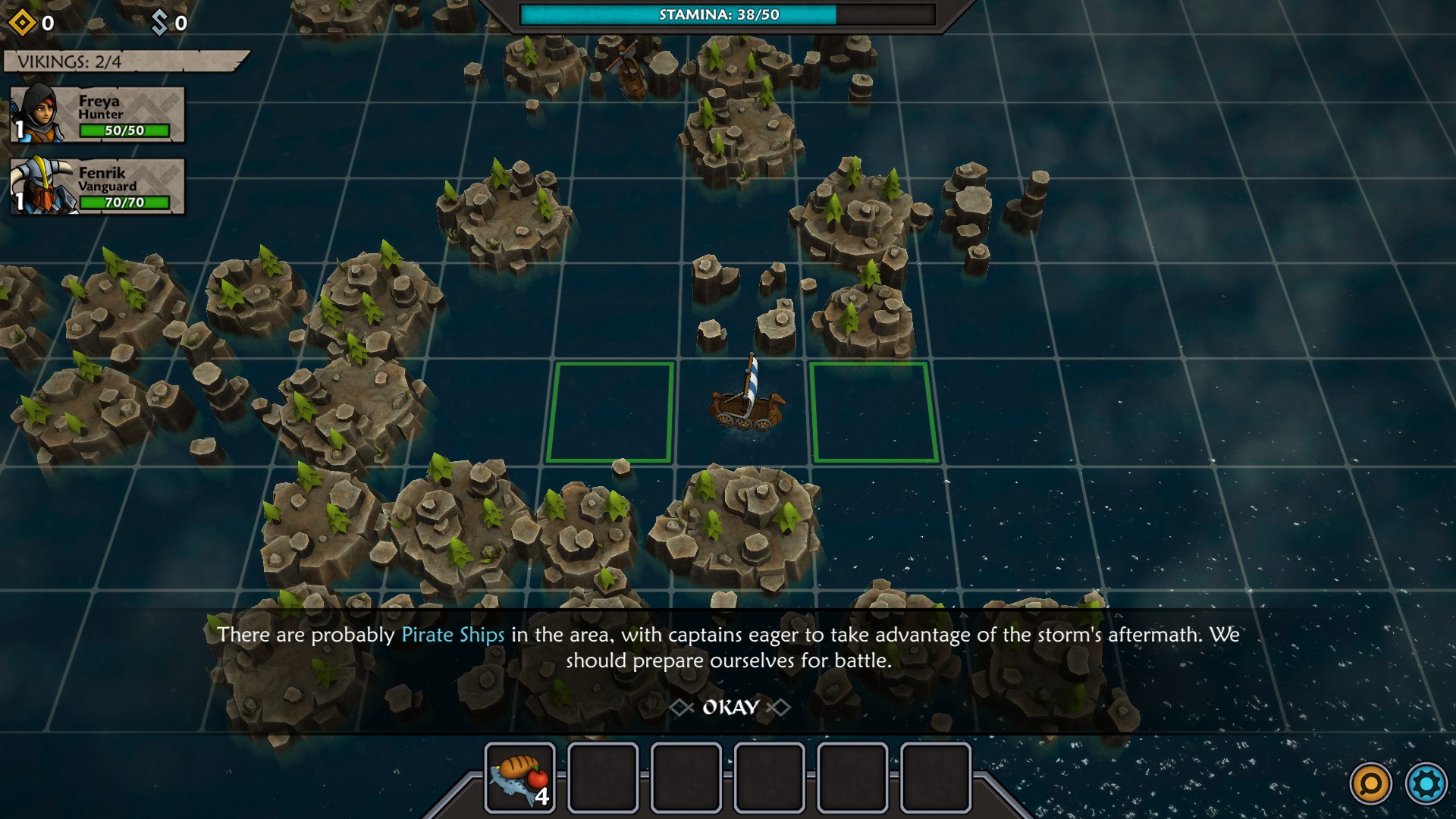Open the gear settings menu
1456x819 pixels.
coord(1426,783)
